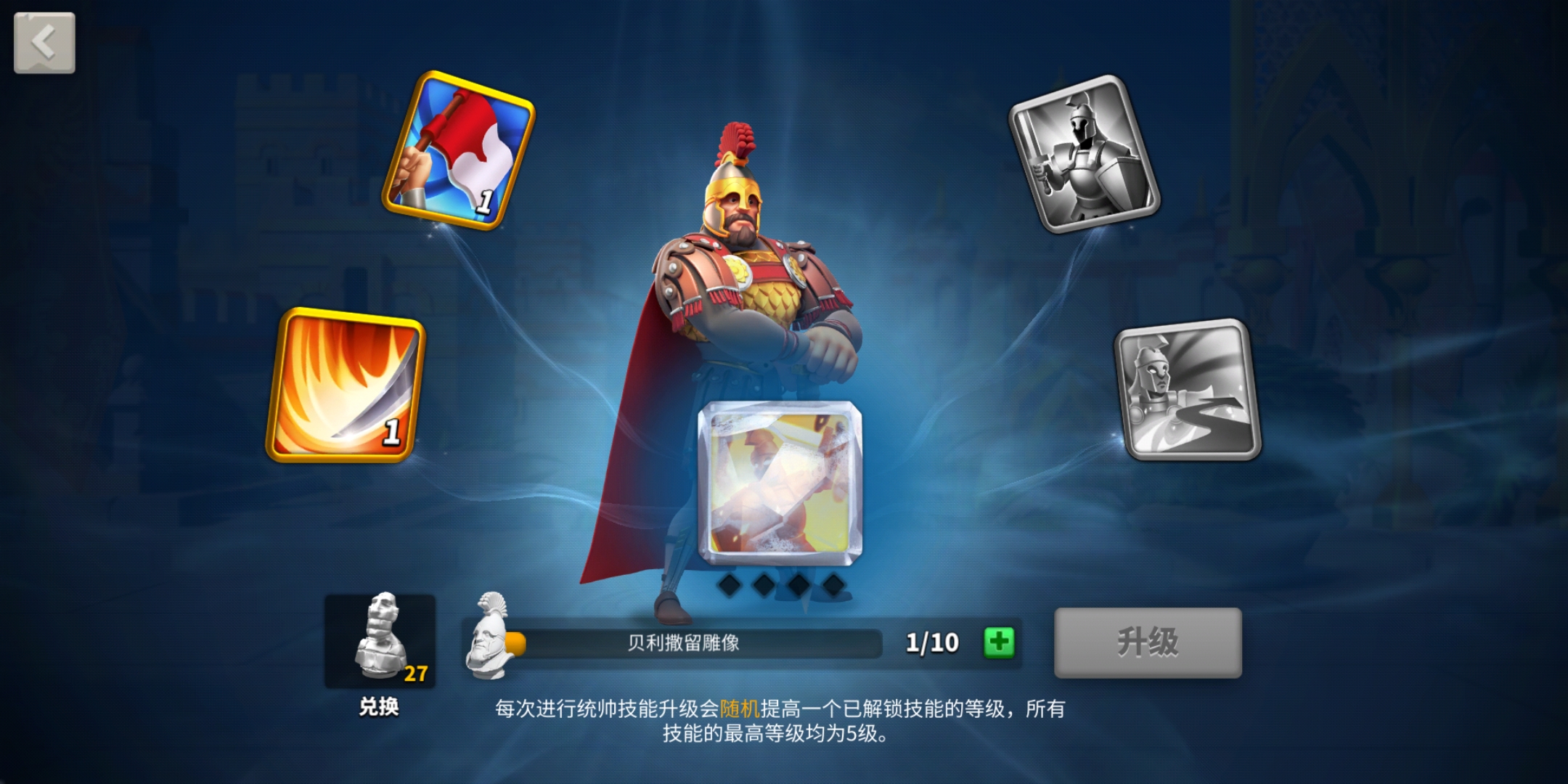Select the commander bust icon beside progress bar
Screen dimensions: 1568x784
(490, 642)
